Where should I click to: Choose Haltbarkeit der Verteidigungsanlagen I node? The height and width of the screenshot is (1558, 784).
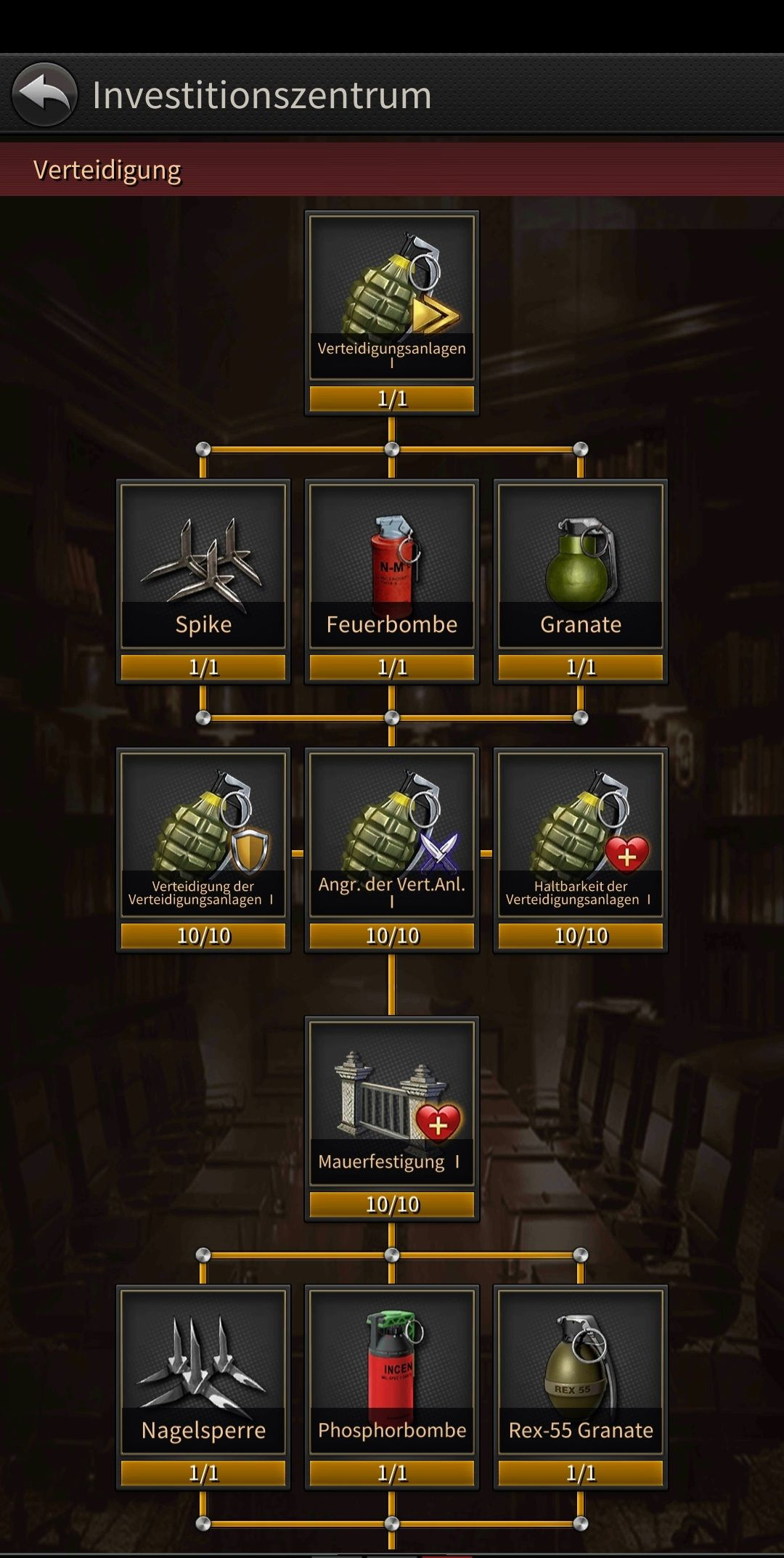[581, 835]
